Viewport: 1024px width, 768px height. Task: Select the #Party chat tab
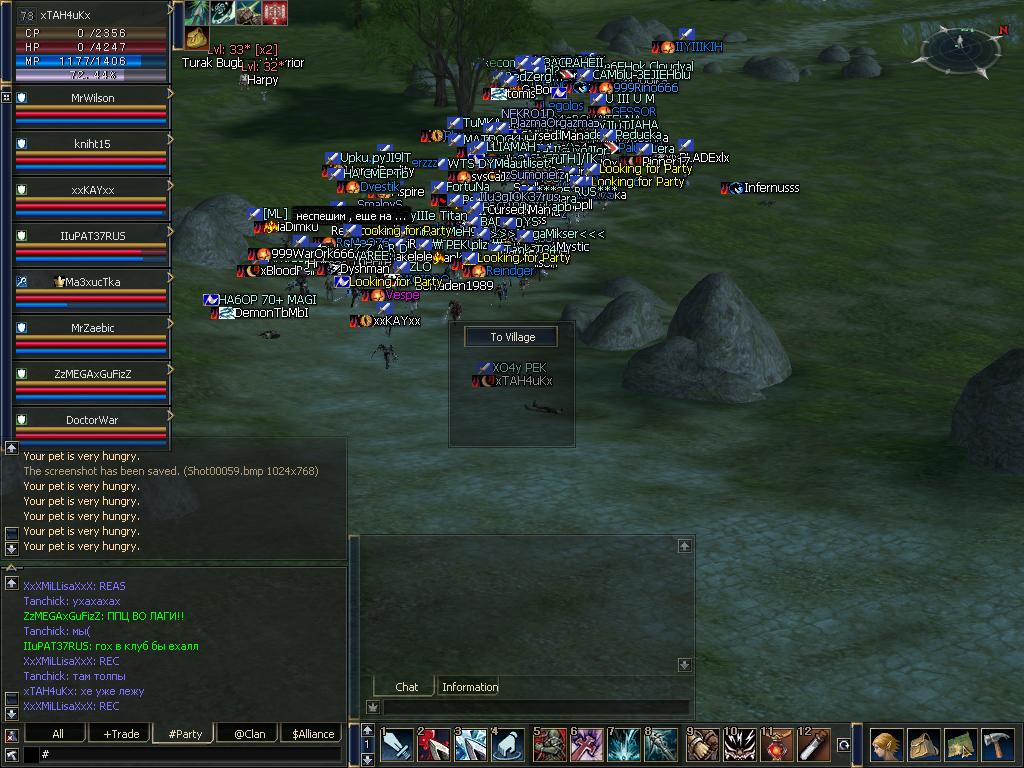coord(185,734)
